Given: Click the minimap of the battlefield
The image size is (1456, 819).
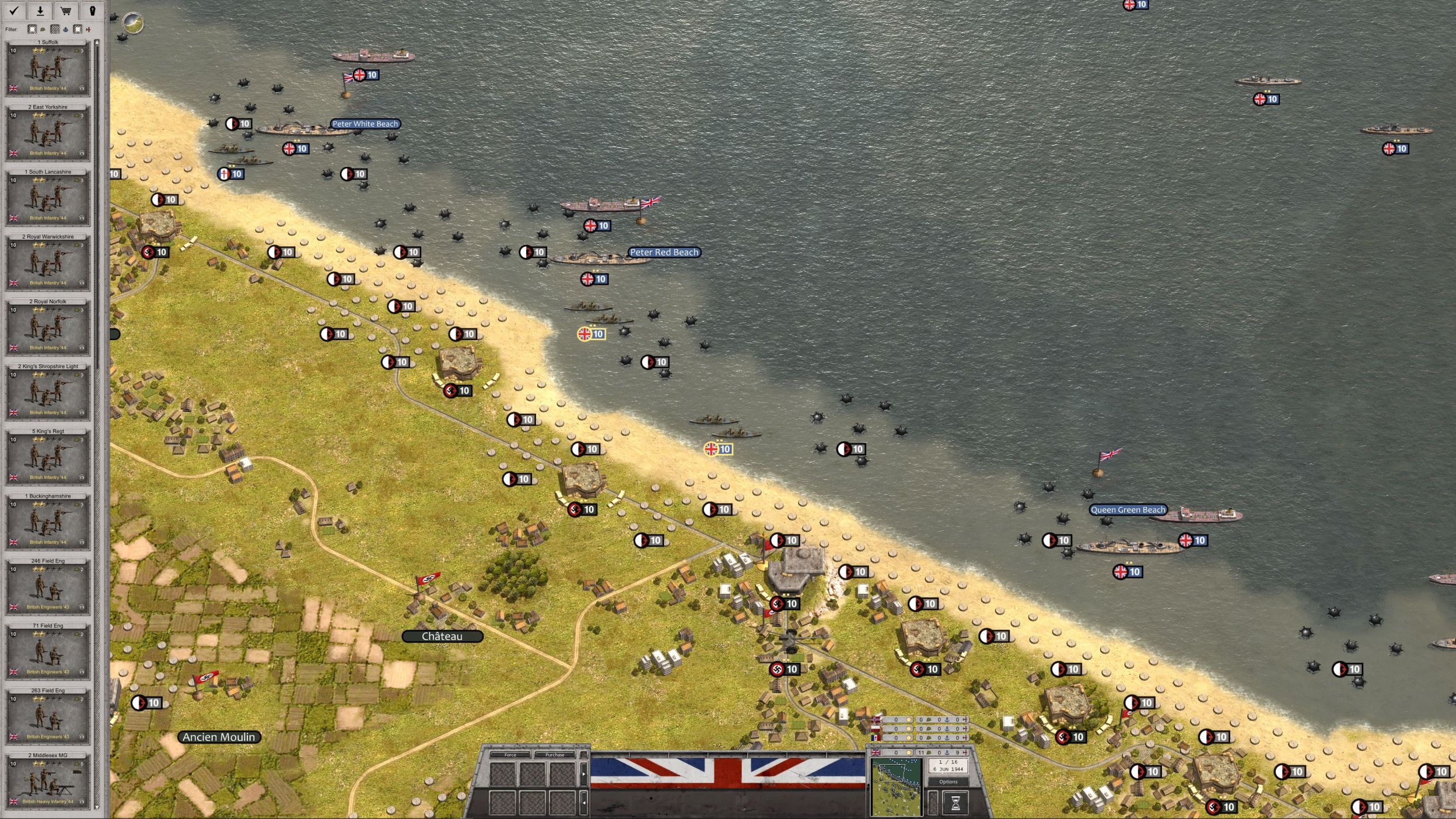Looking at the screenshot, I should pos(896,787).
